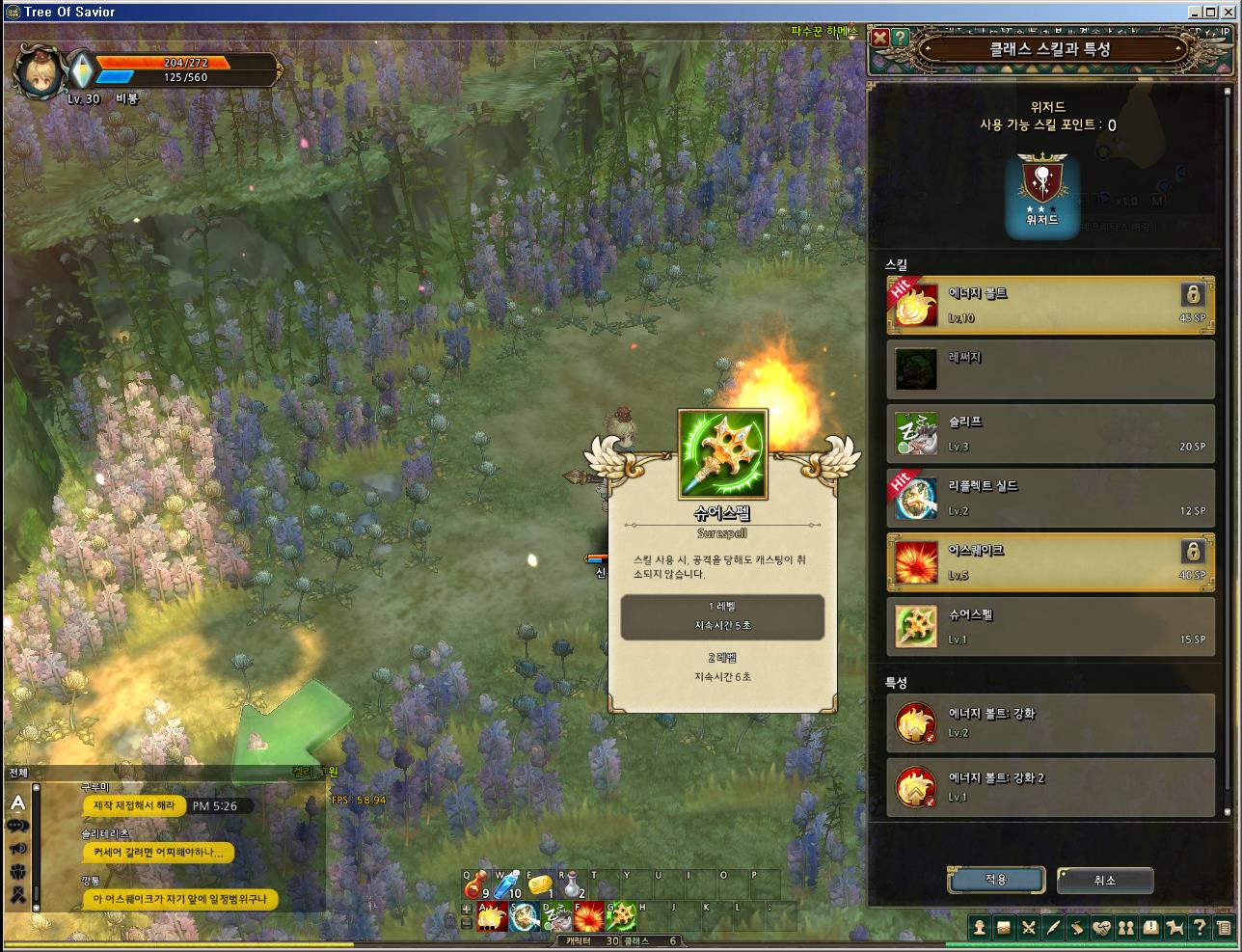The image size is (1242, 952).
Task: Open the 에너지 볼트: 강화 2 attribute
Action: [1050, 787]
